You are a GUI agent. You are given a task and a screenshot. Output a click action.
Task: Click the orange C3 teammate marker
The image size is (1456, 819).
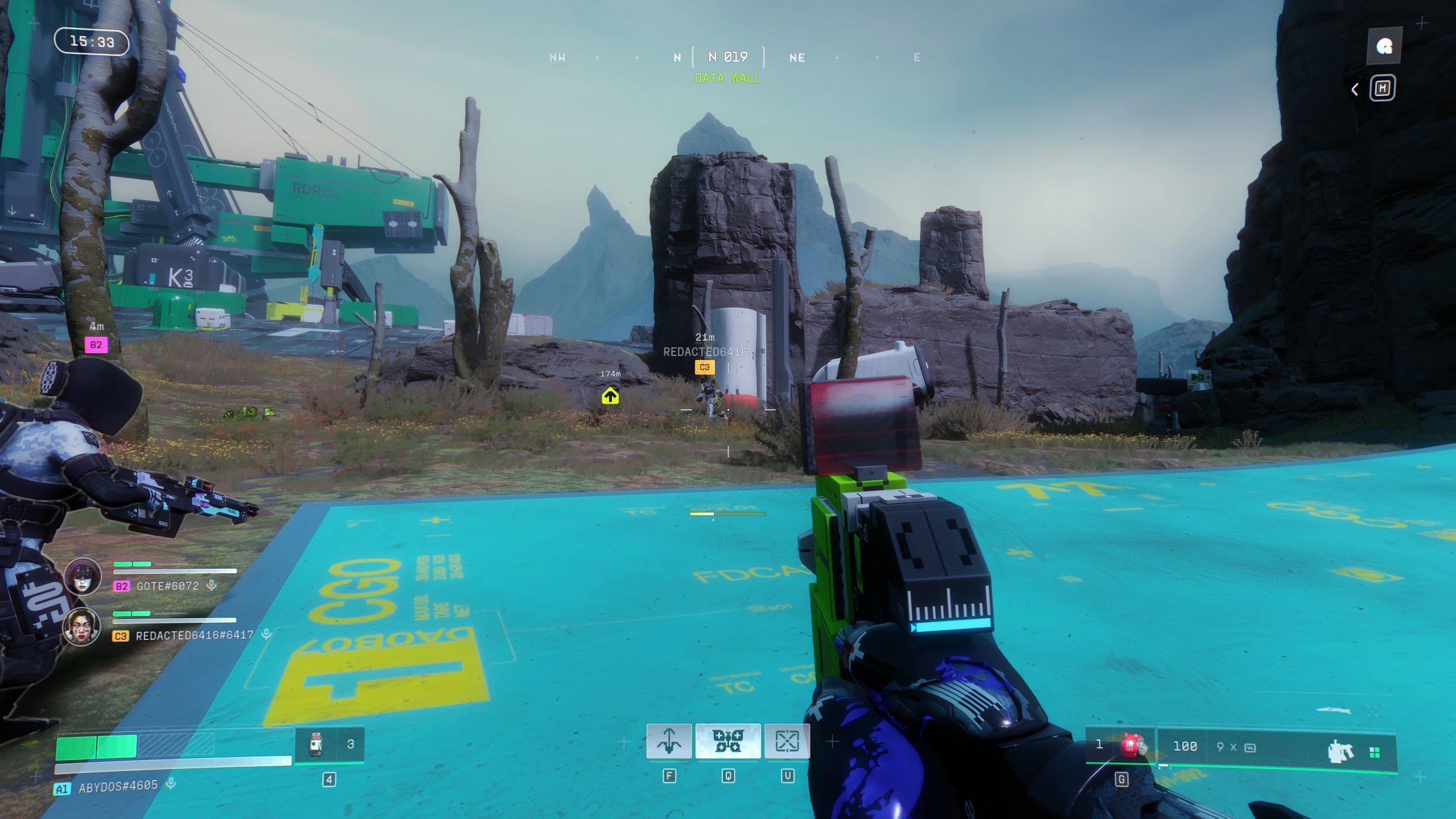point(704,367)
